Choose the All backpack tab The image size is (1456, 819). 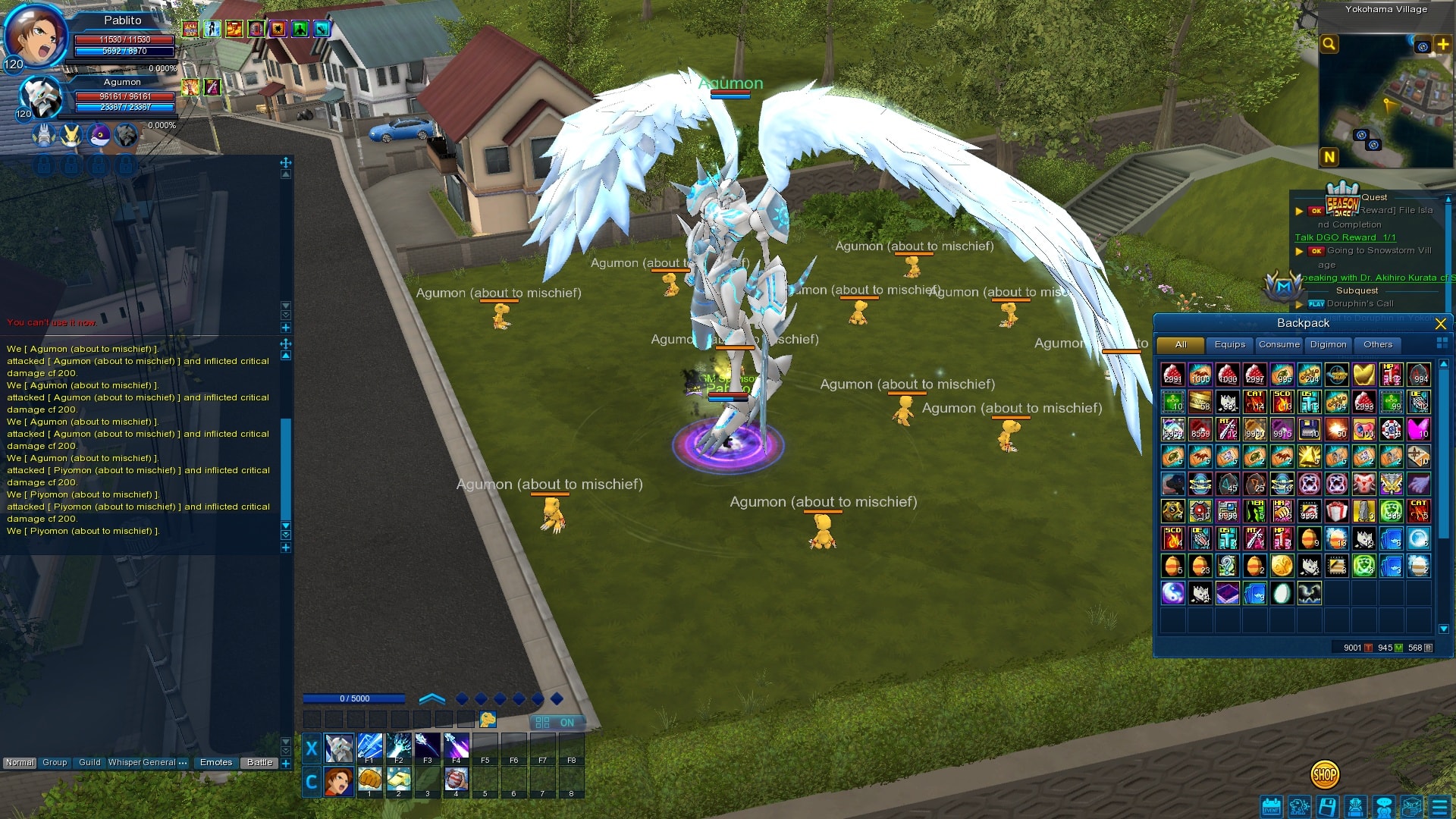coord(1180,345)
